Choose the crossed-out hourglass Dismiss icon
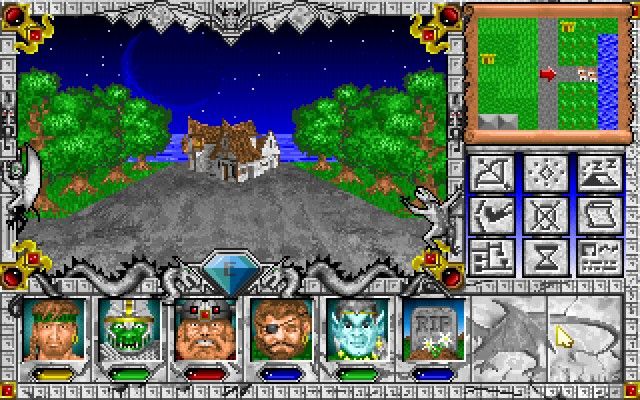640x400 pixels. pos(545,214)
